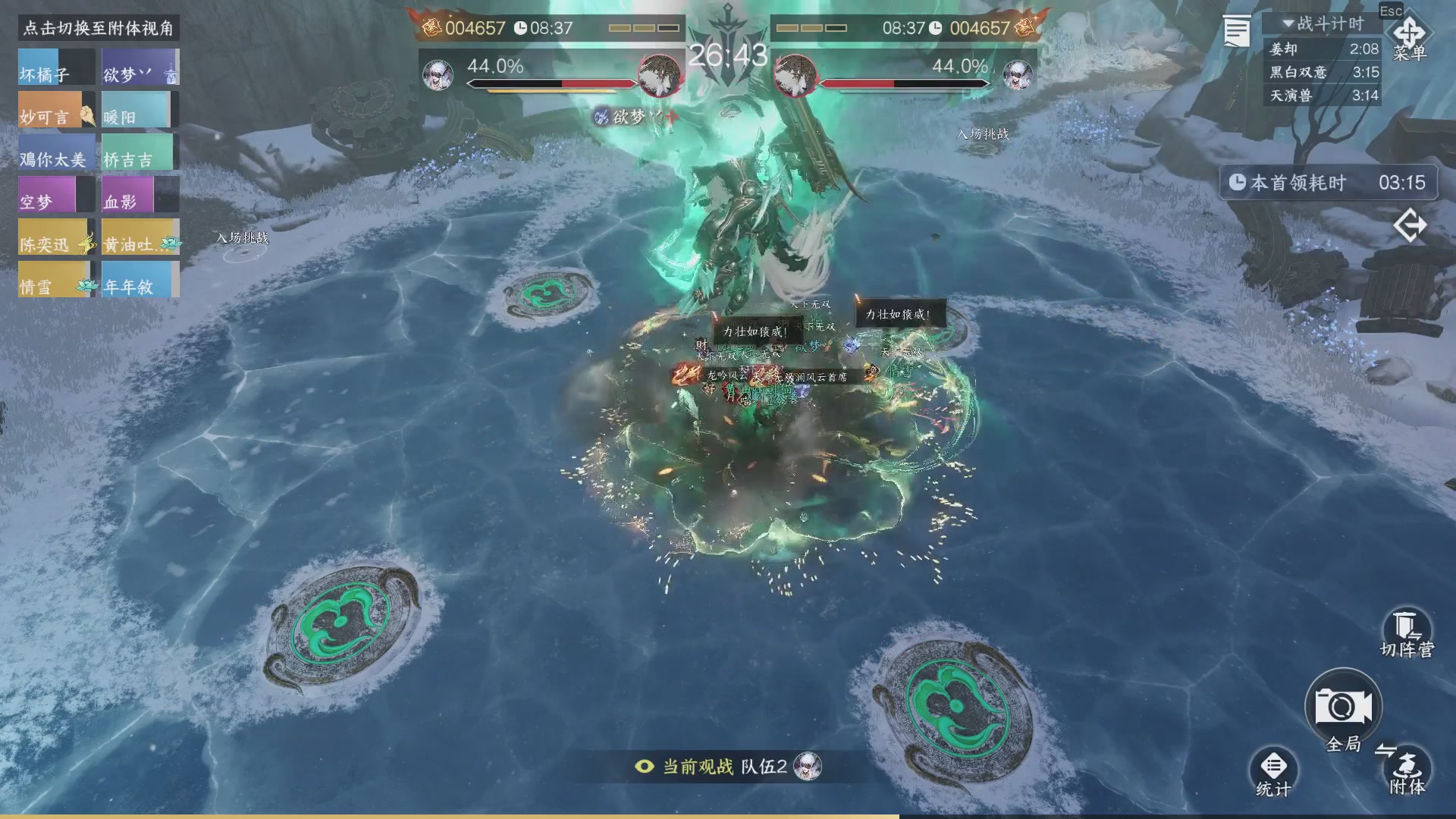This screenshot has width=1456, height=819.
Task: Spectate player 陈奕迅
Action: pyautogui.click(x=56, y=237)
